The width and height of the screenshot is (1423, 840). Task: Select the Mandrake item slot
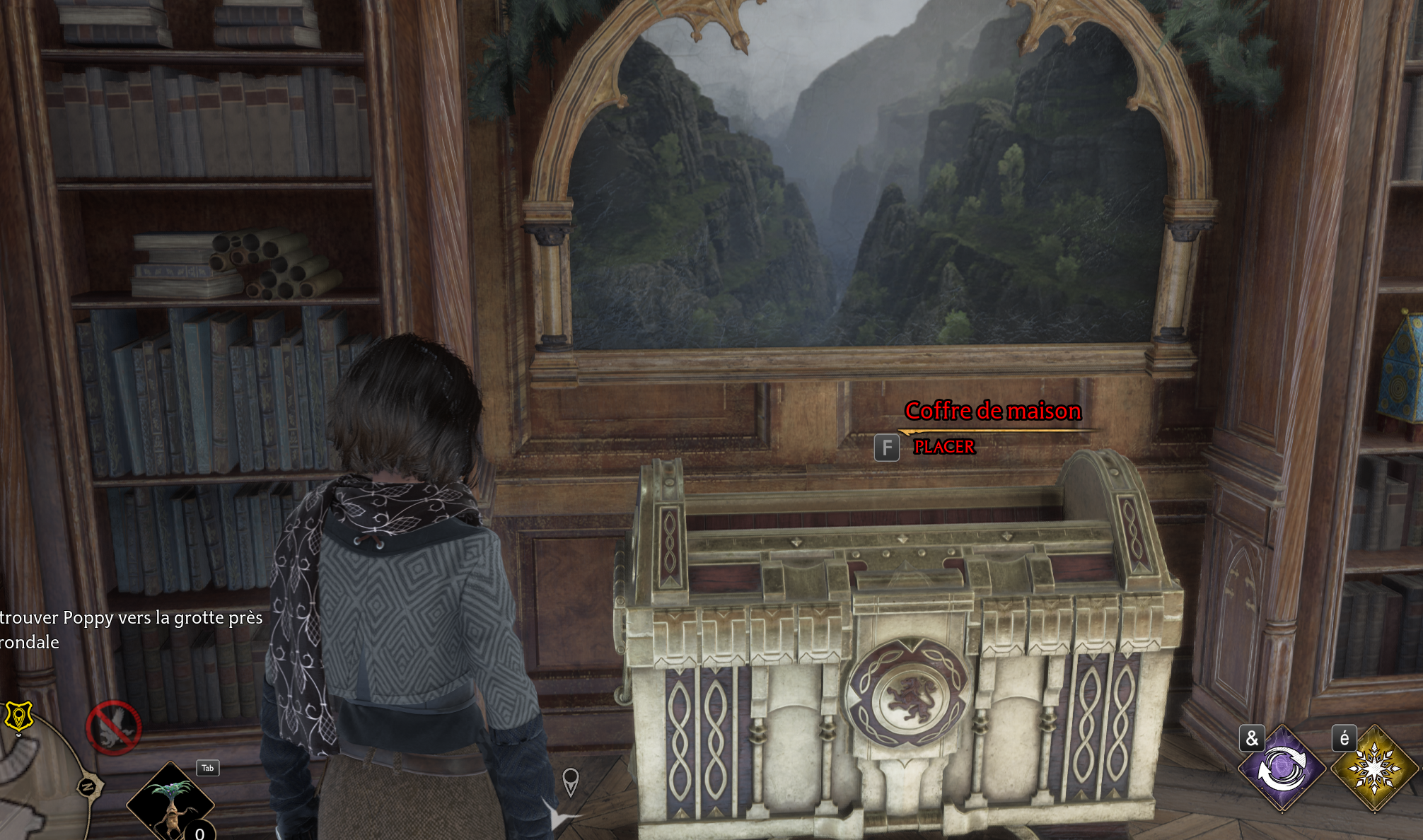tap(170, 804)
